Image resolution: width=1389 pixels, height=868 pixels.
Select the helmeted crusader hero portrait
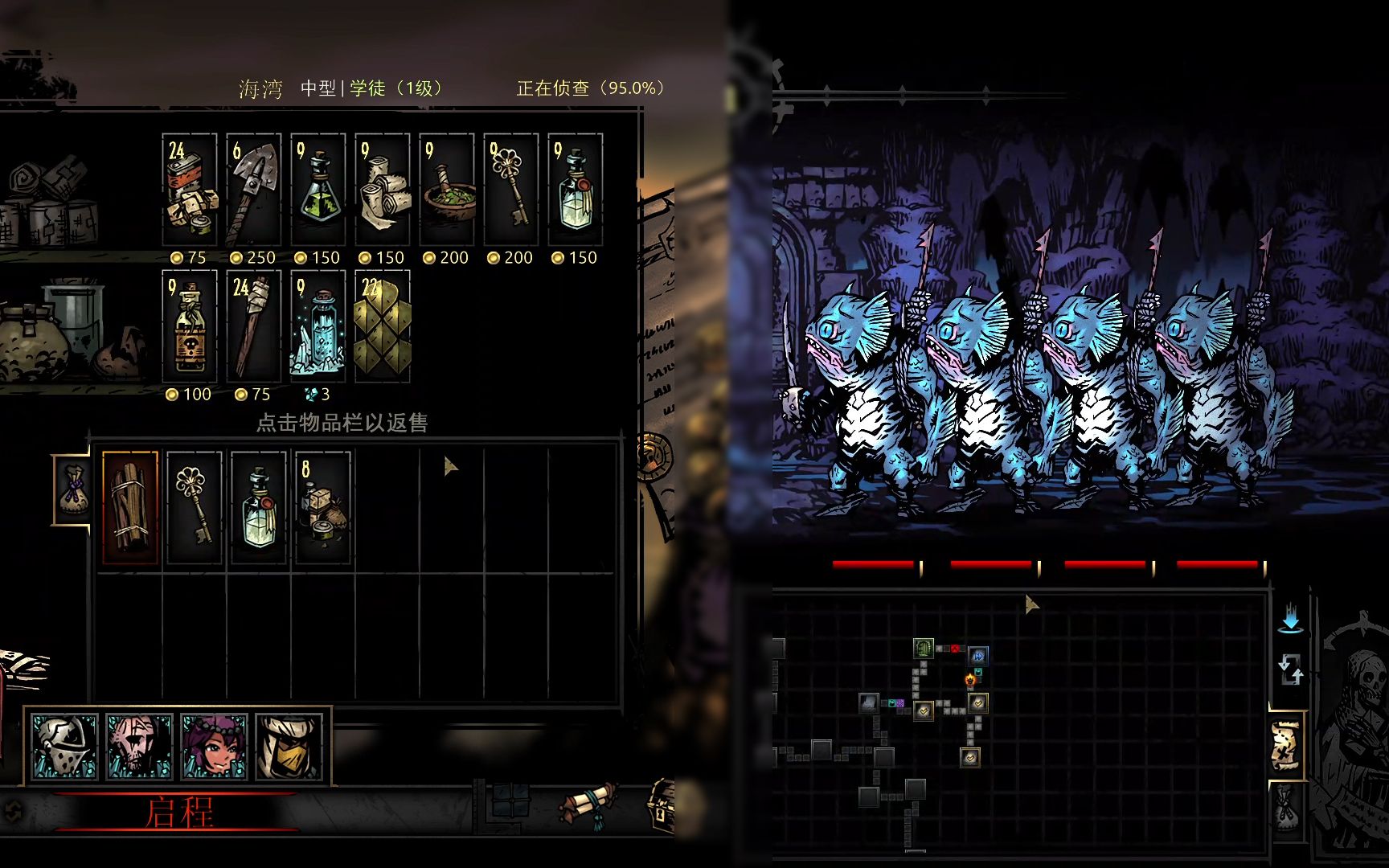[64, 747]
